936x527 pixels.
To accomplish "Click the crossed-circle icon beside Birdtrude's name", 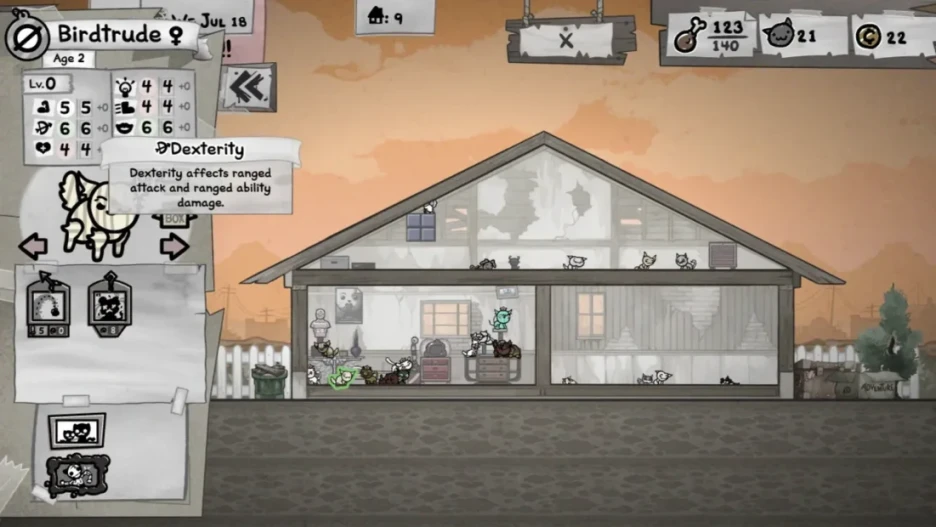I will [x=23, y=38].
